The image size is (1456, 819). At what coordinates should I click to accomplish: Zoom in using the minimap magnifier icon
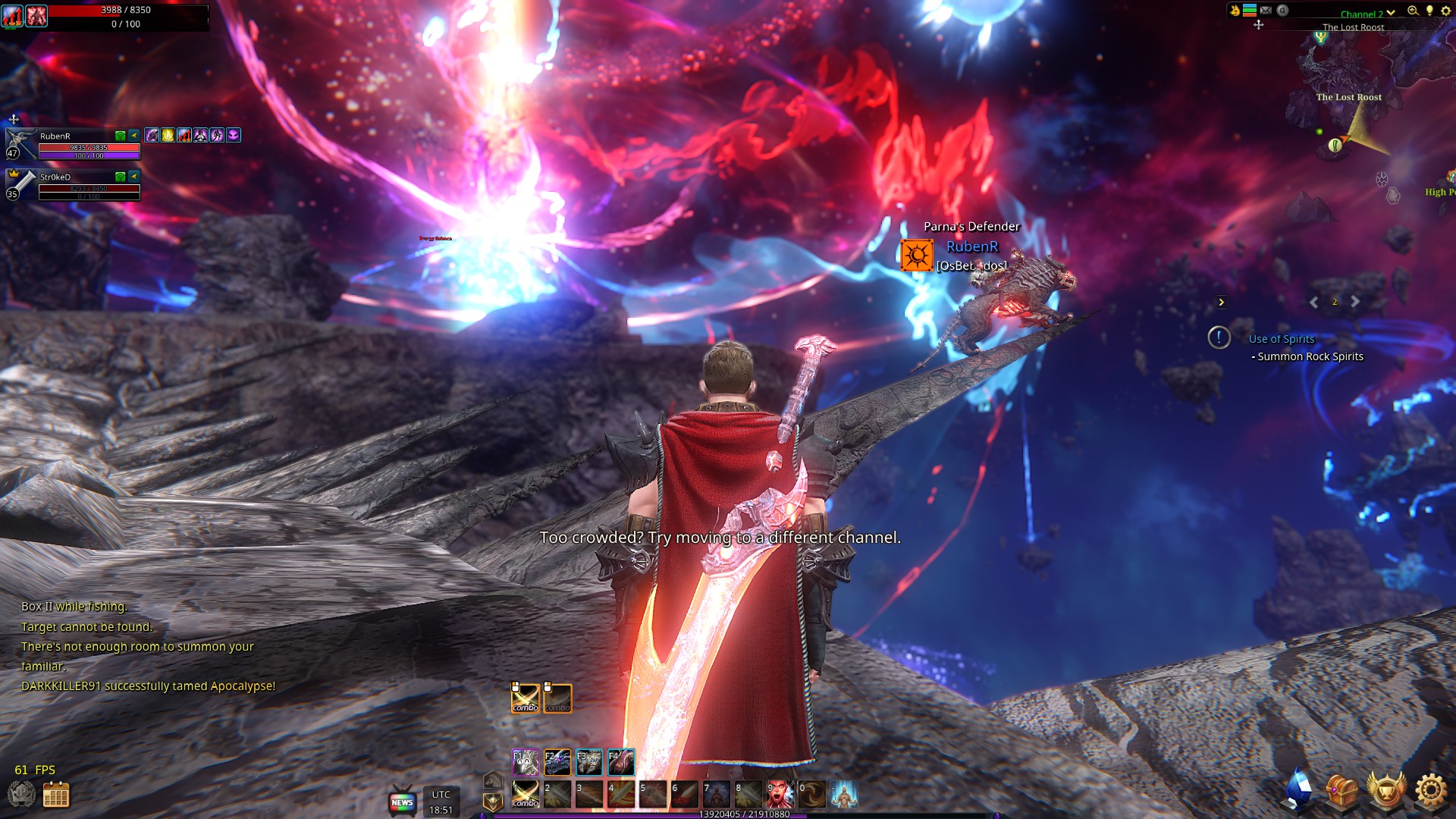pyautogui.click(x=1412, y=11)
